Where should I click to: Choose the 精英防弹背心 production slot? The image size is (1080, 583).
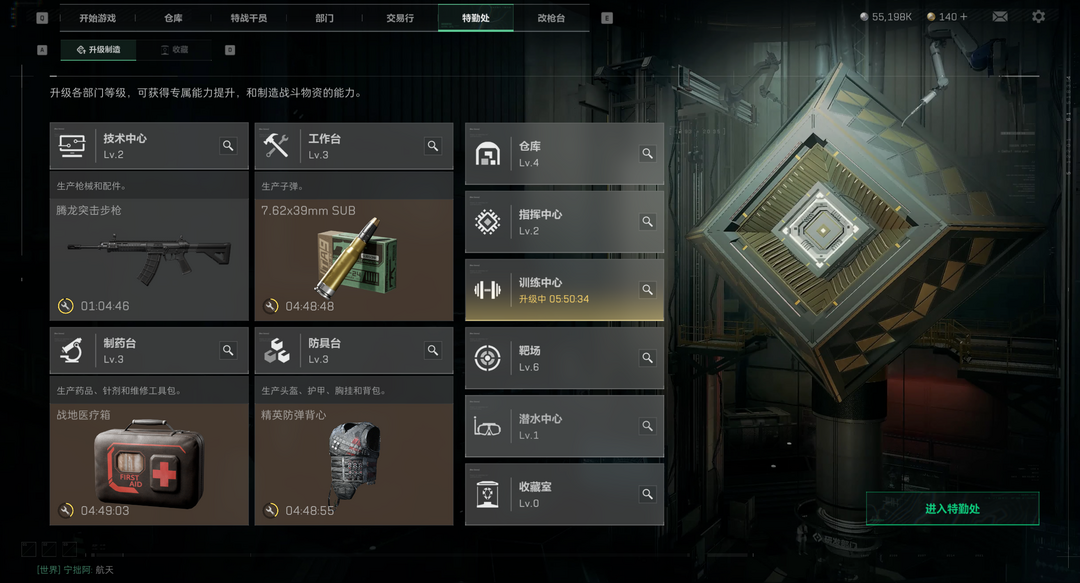coord(354,464)
